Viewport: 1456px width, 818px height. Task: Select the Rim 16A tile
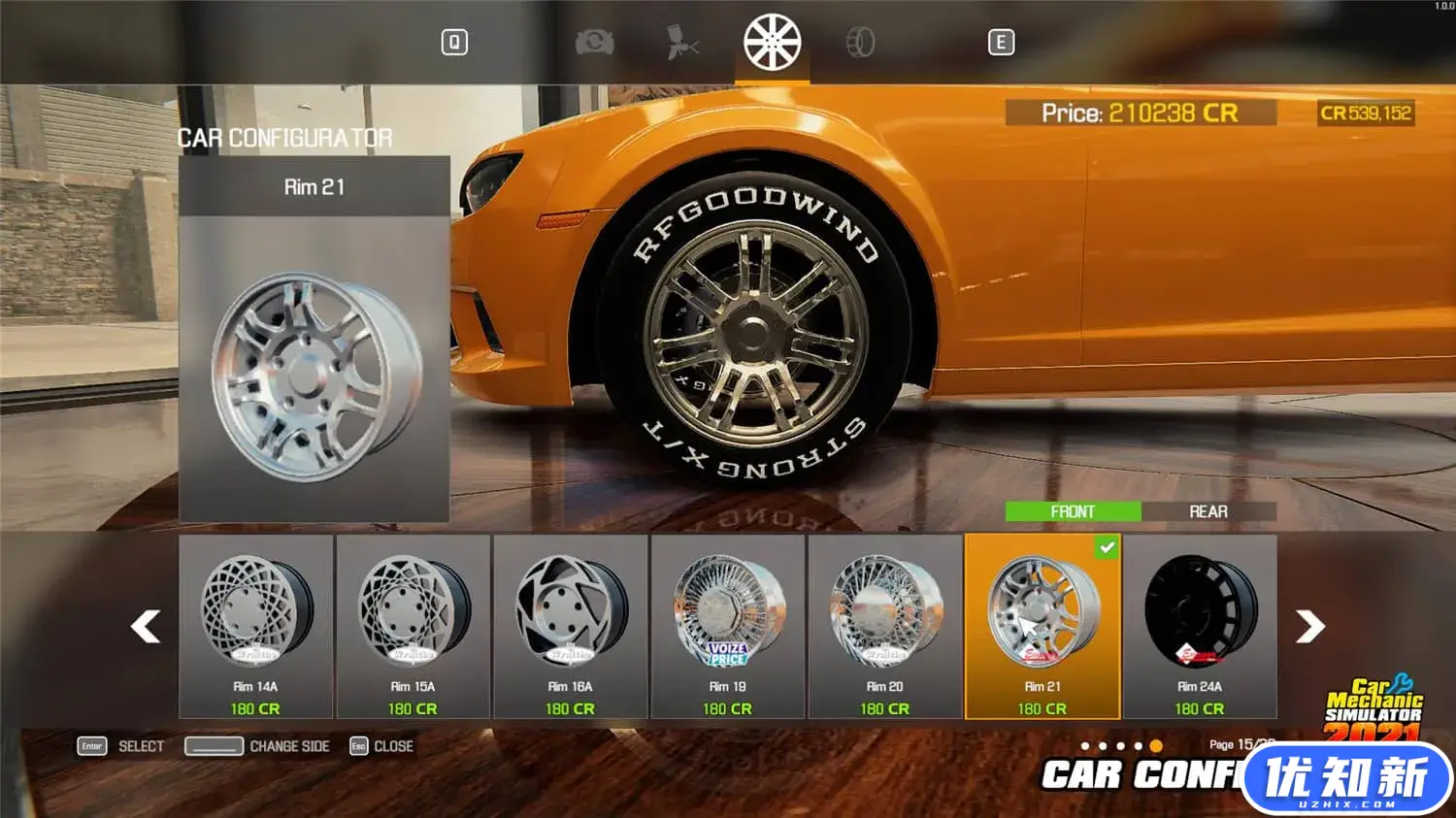[x=571, y=626]
